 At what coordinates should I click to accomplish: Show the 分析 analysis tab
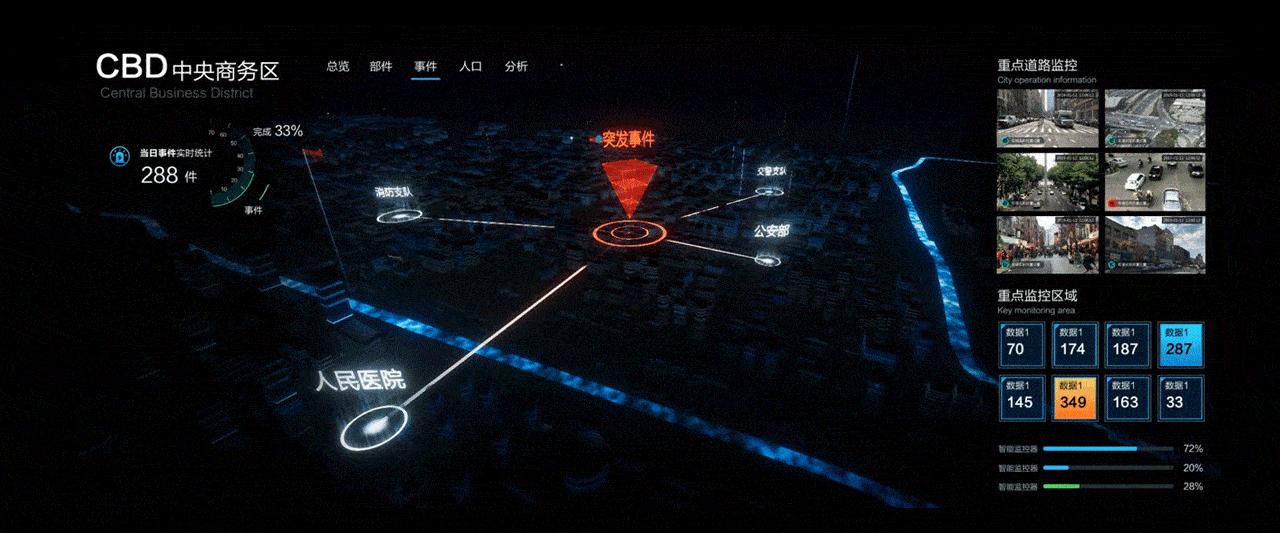pos(516,67)
